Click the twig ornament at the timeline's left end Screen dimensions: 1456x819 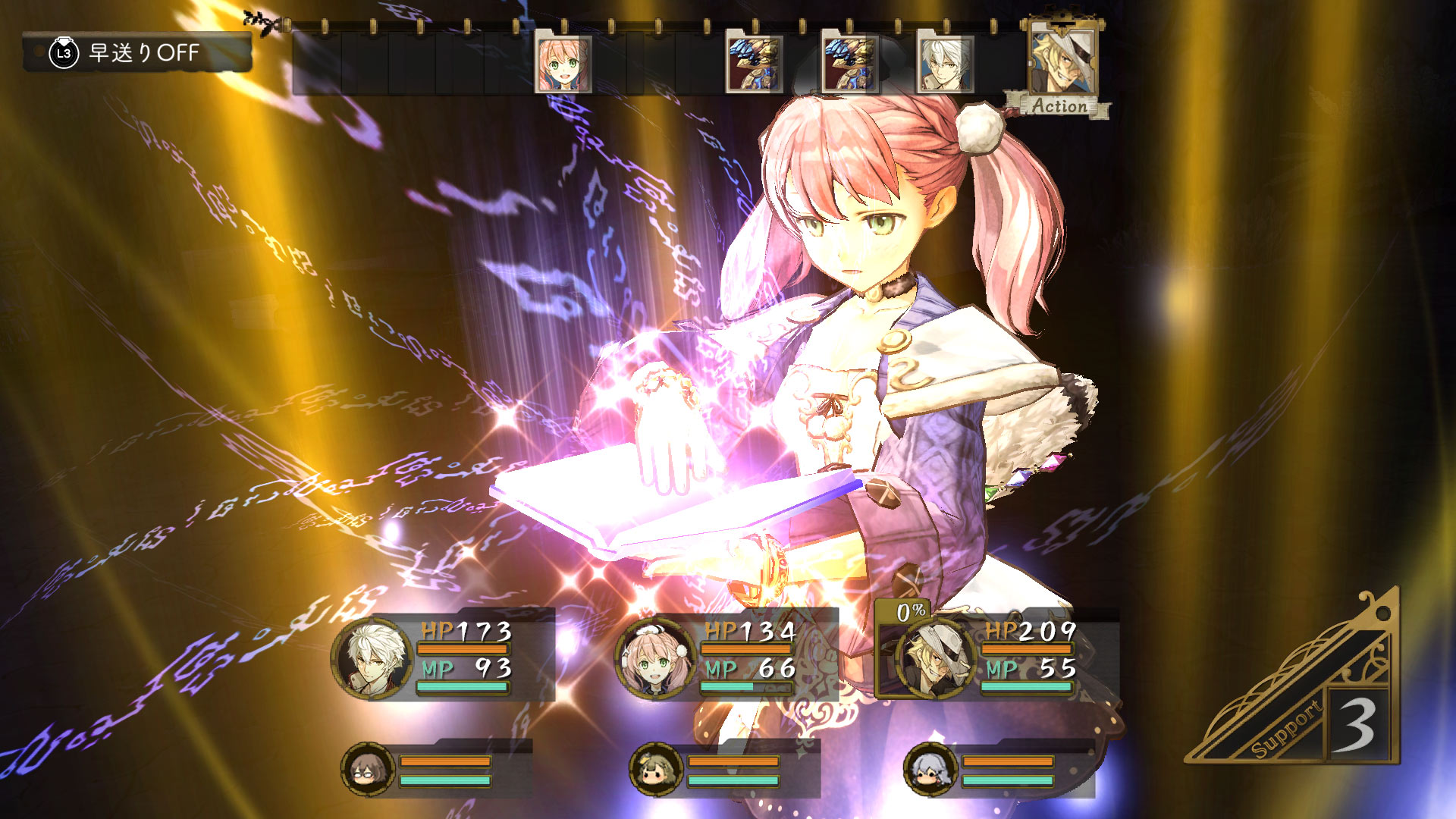pos(260,19)
